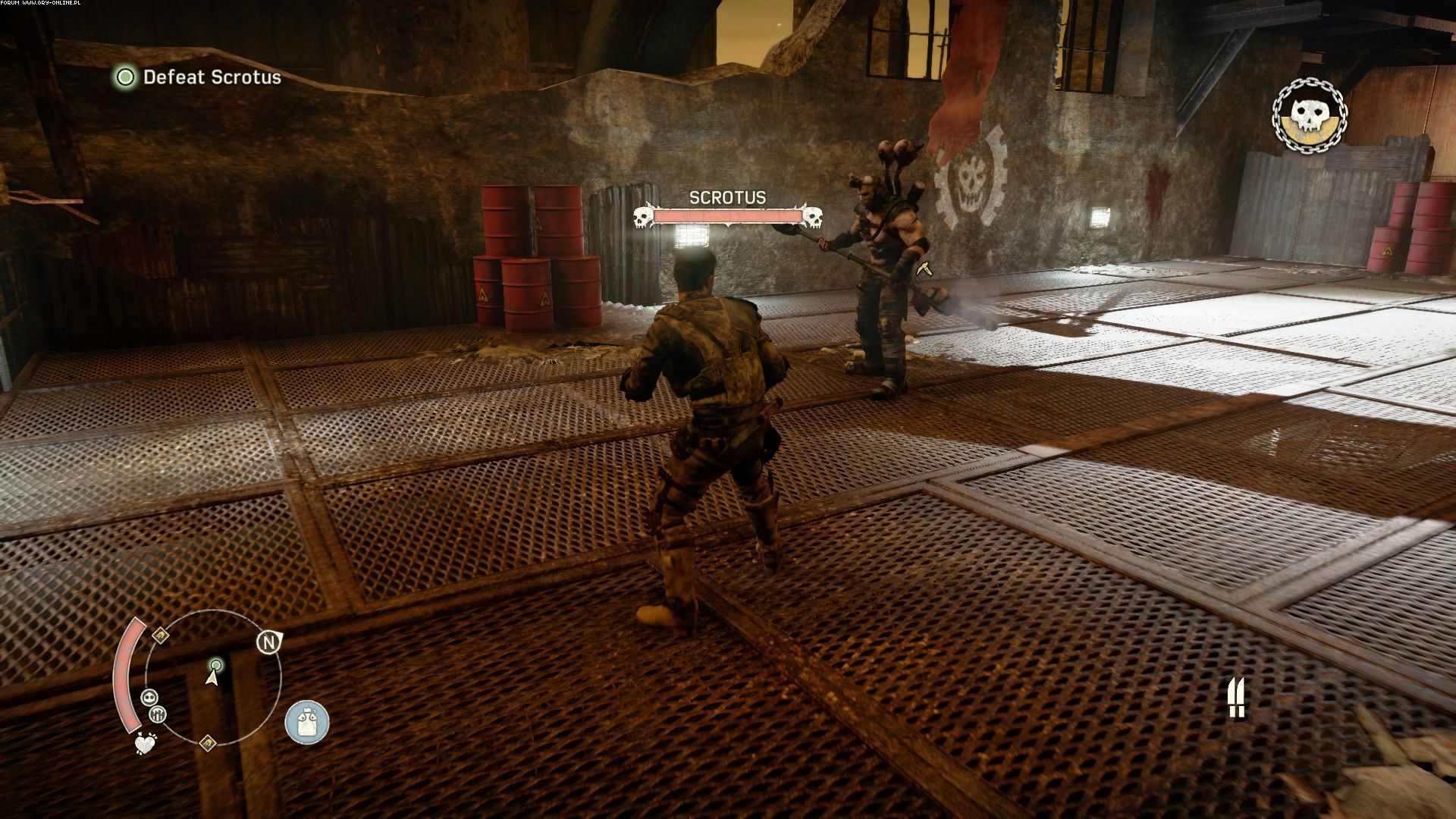Select the striped round marker on minimap
Image resolution: width=1456 pixels, height=819 pixels.
(158, 714)
